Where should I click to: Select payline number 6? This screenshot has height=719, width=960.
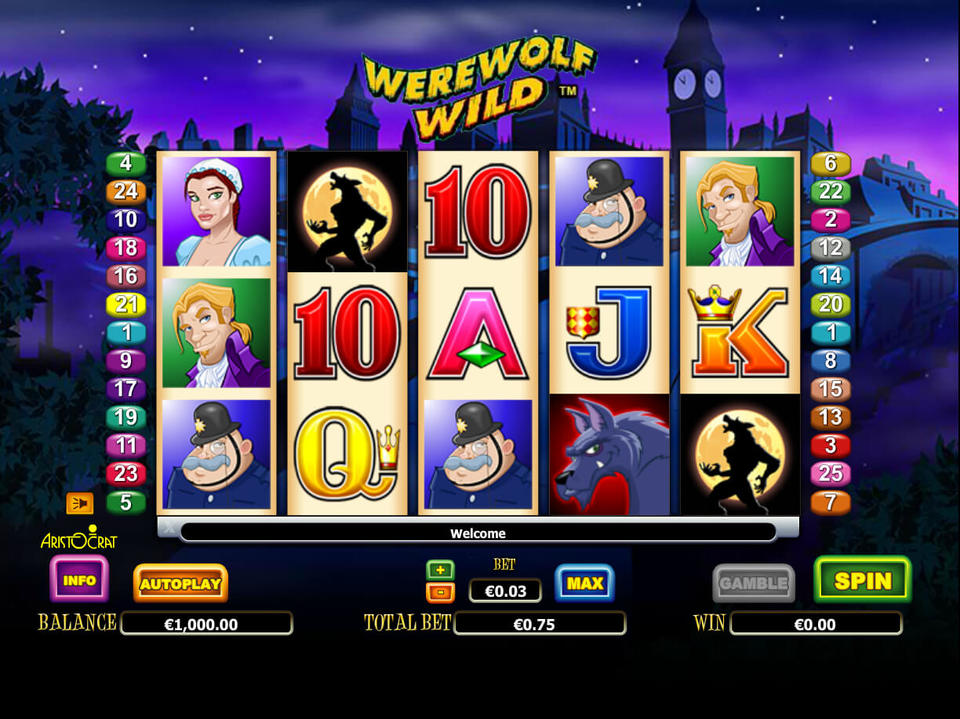coord(831,164)
